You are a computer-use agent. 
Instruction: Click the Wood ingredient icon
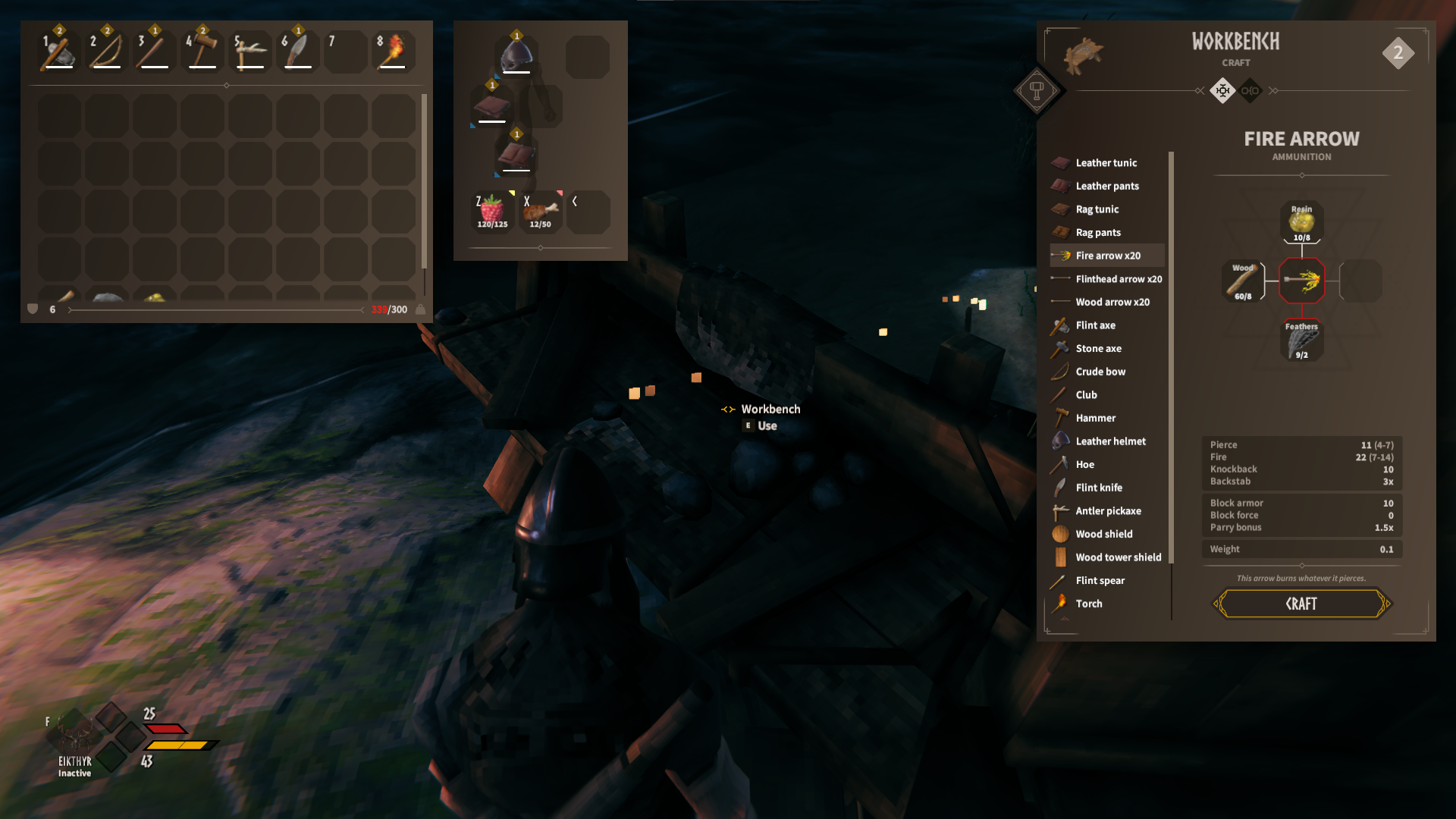[1242, 281]
